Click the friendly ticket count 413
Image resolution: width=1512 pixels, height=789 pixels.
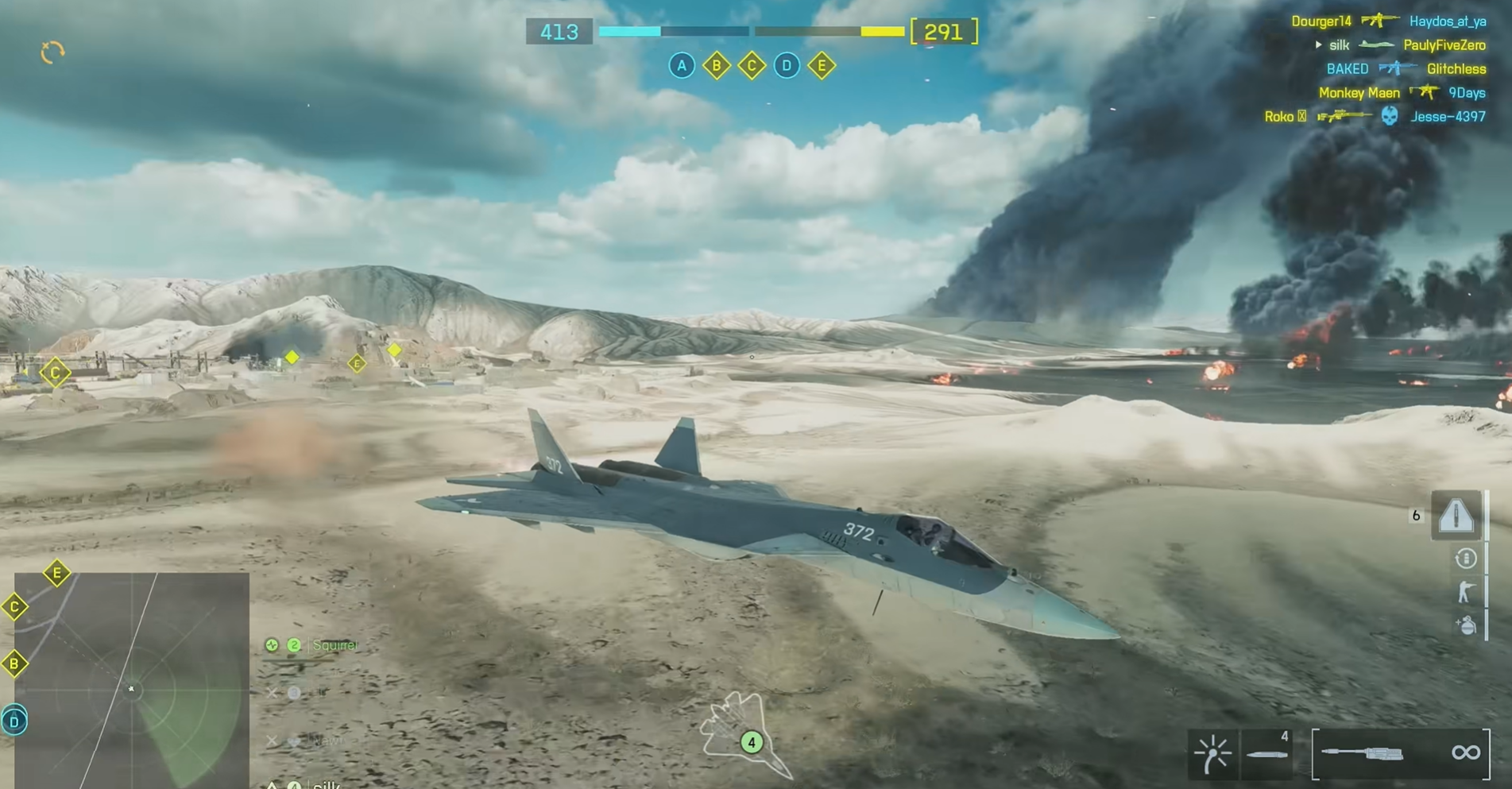tap(559, 32)
